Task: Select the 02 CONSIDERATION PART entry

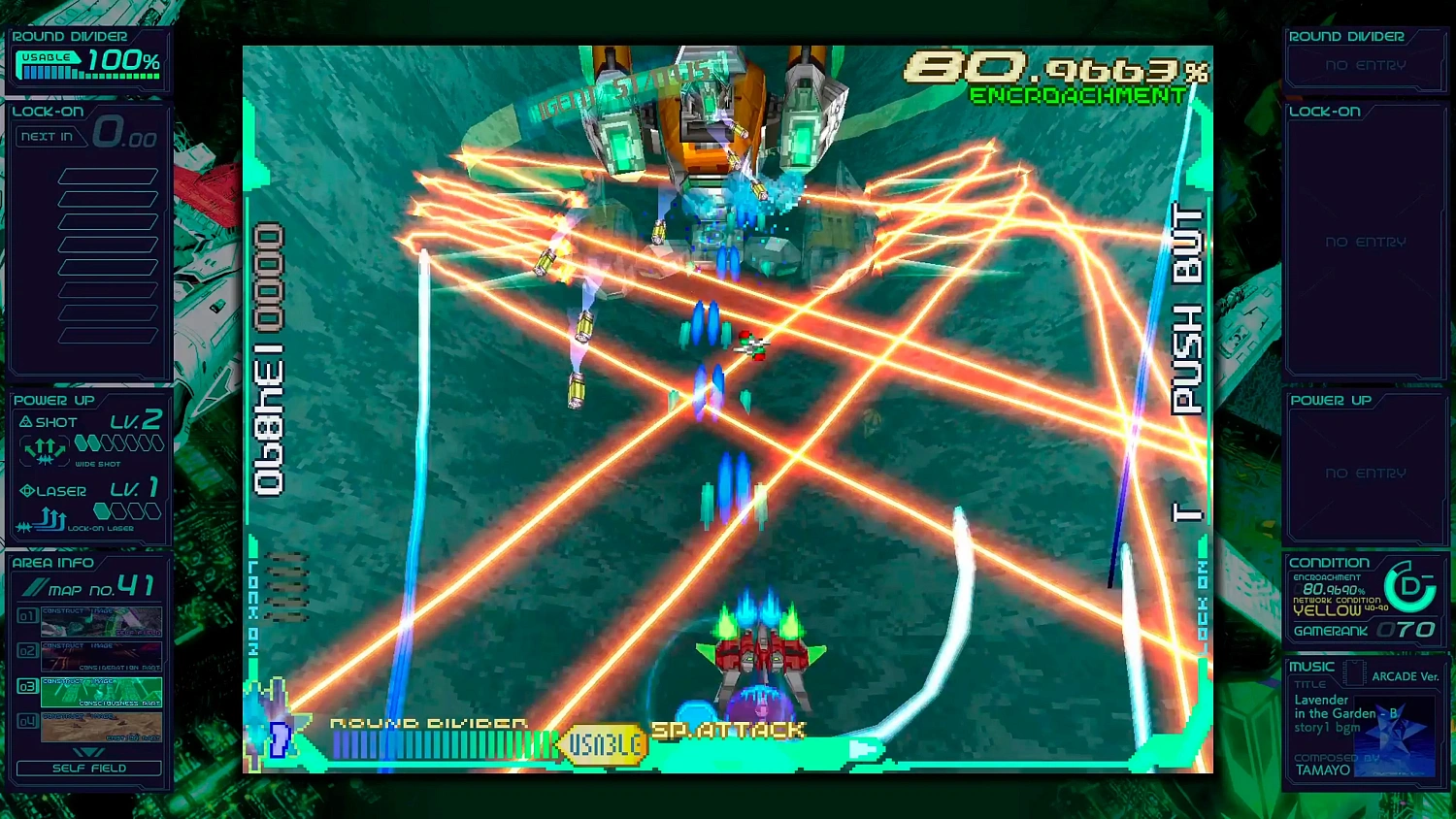Action: [101, 655]
